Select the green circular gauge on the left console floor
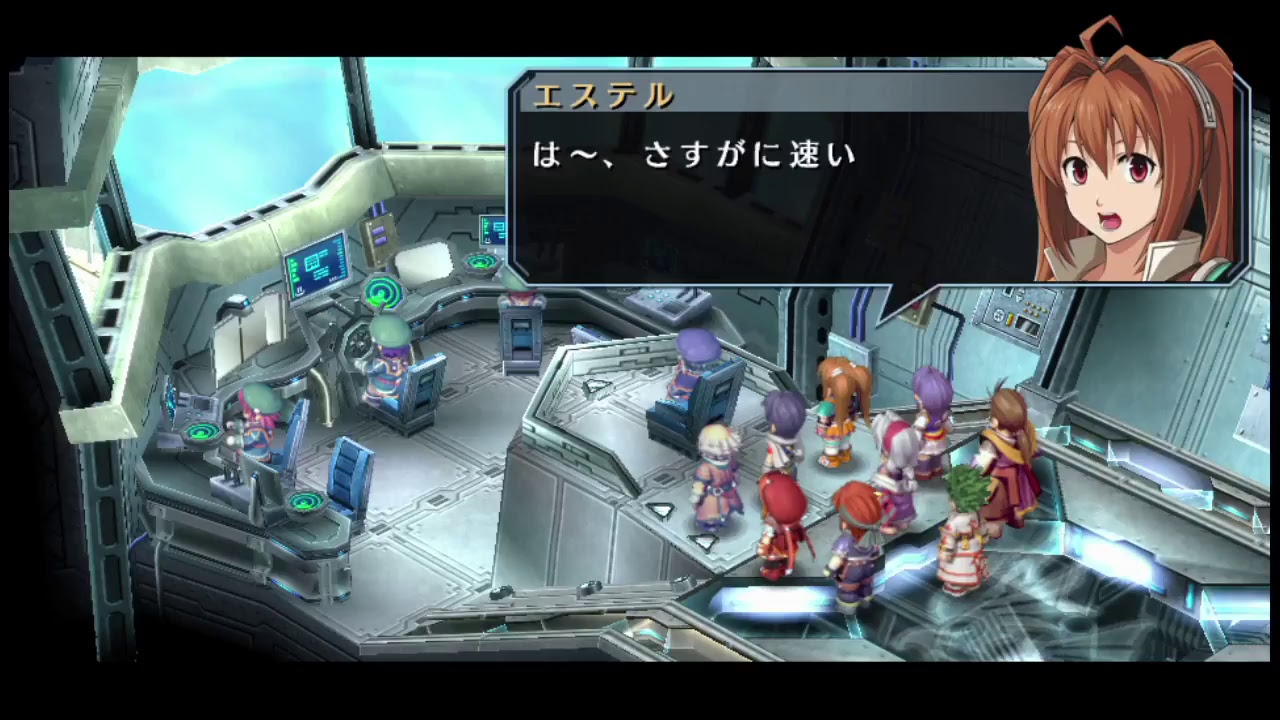1280x720 pixels. click(x=306, y=502)
